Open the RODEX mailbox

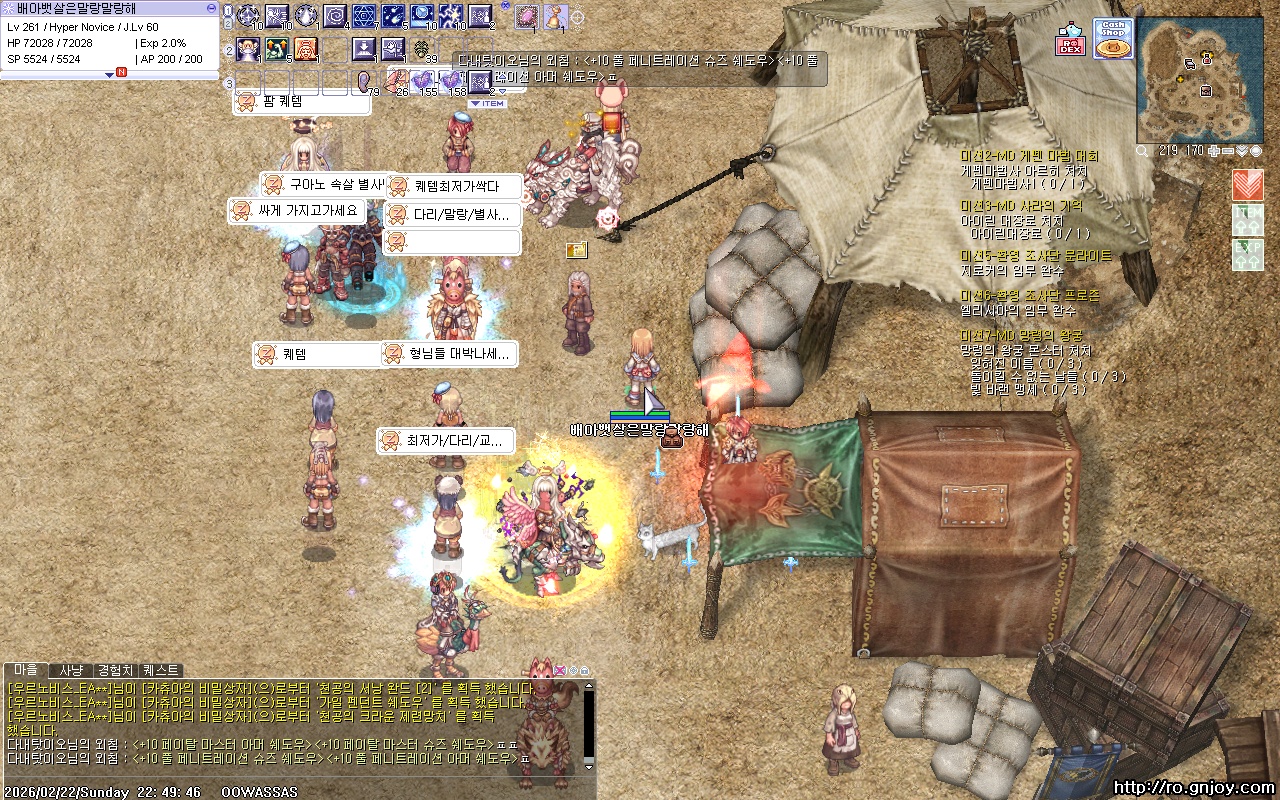(1070, 39)
